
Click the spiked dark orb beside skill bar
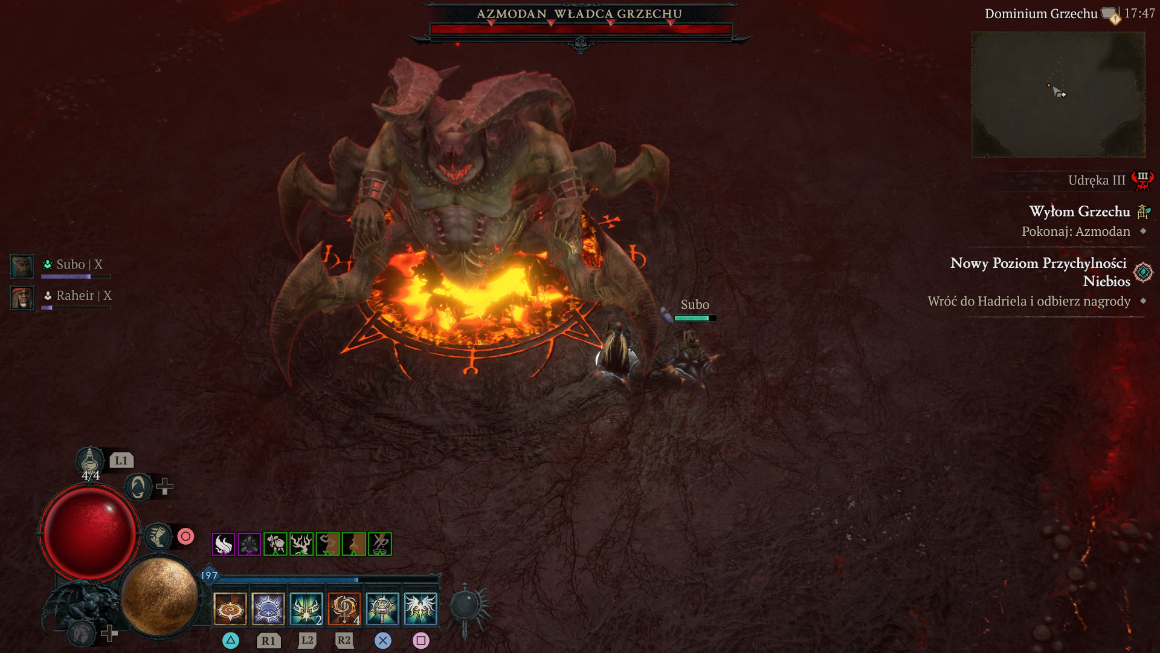(x=467, y=606)
